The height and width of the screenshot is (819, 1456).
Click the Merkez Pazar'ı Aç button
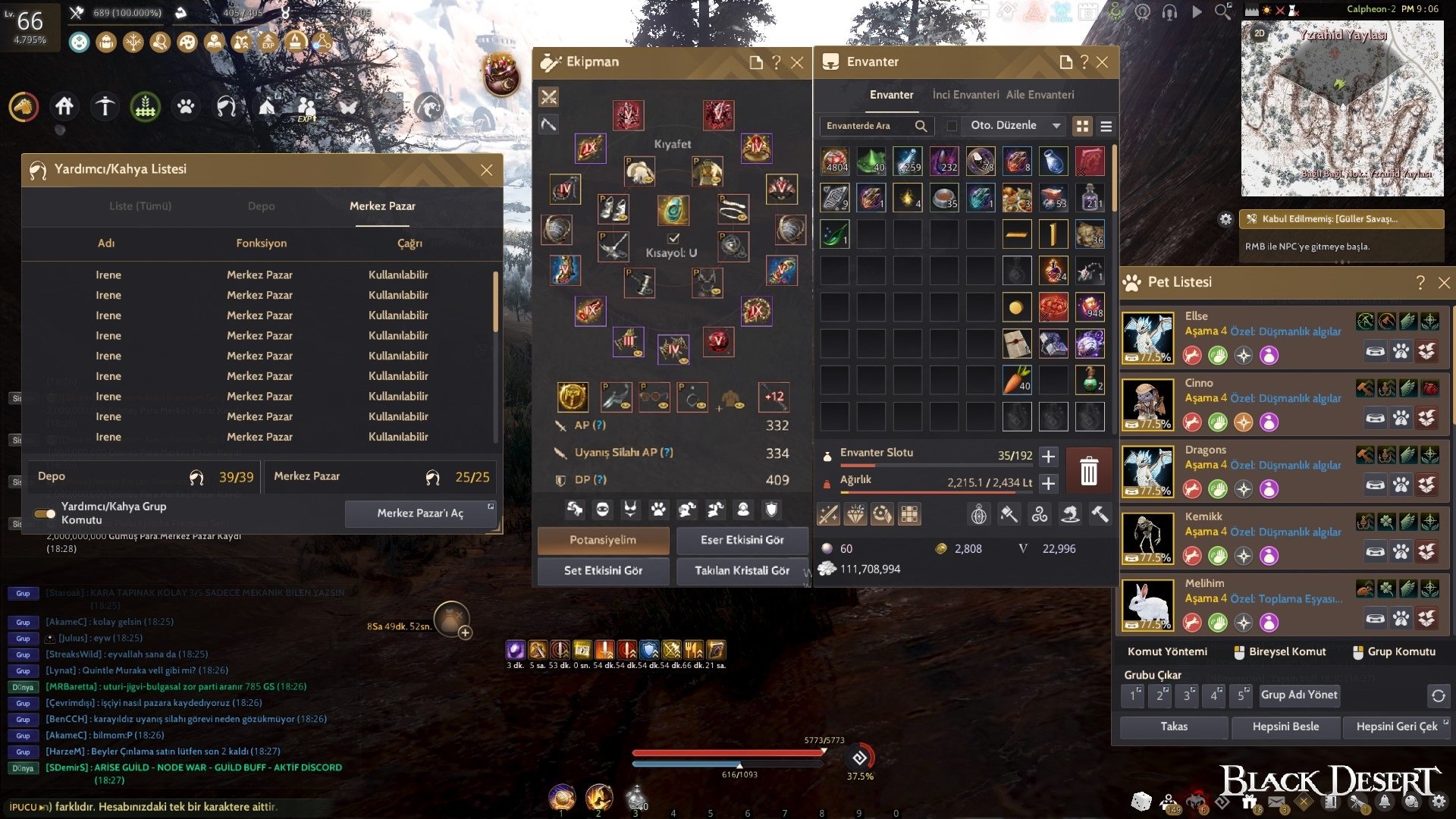[420, 513]
